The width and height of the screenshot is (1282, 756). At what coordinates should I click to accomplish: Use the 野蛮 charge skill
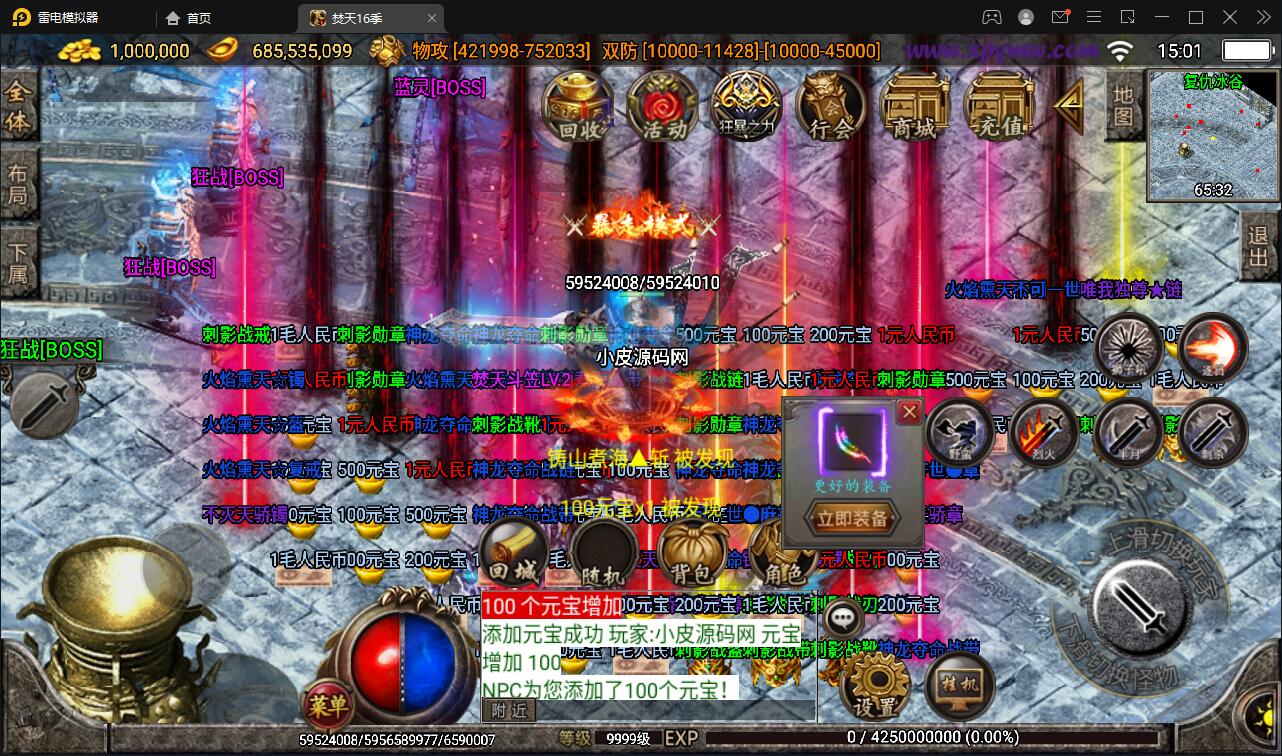(x=959, y=432)
